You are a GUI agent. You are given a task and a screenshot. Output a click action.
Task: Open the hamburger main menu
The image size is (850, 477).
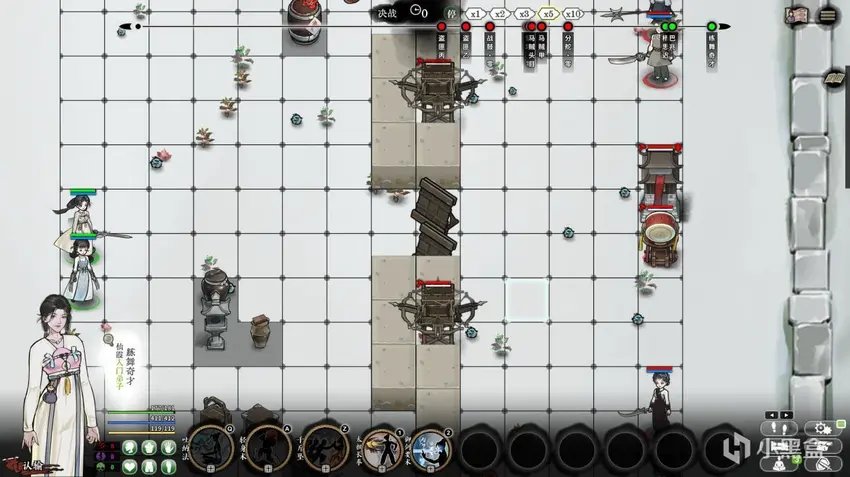tap(828, 15)
